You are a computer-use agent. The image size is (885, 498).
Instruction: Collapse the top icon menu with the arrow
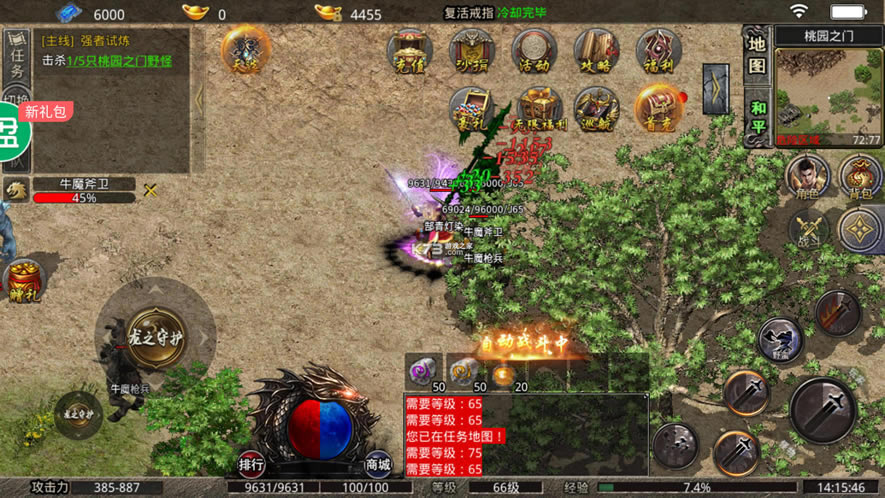715,89
